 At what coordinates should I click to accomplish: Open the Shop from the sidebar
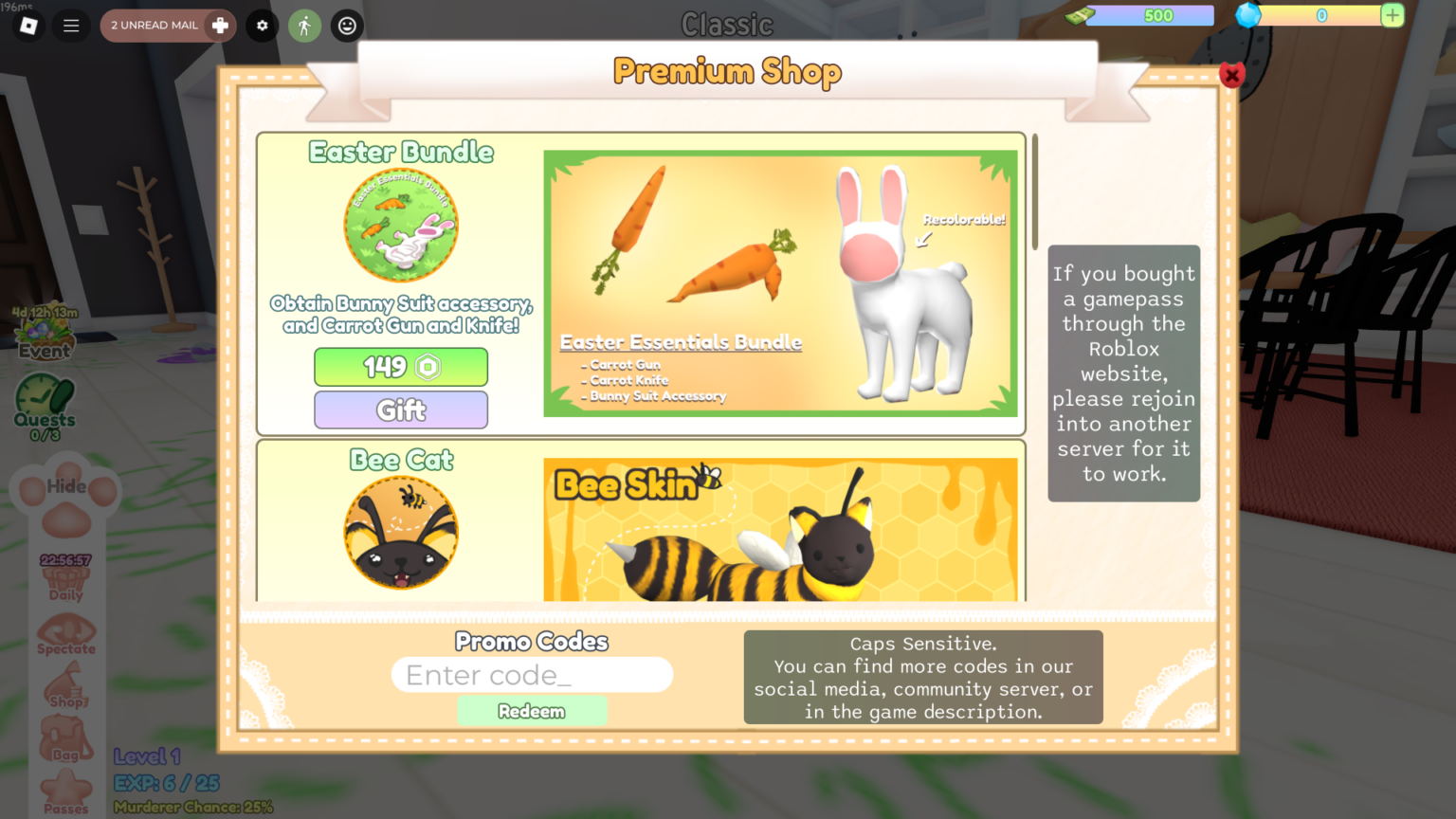66,687
